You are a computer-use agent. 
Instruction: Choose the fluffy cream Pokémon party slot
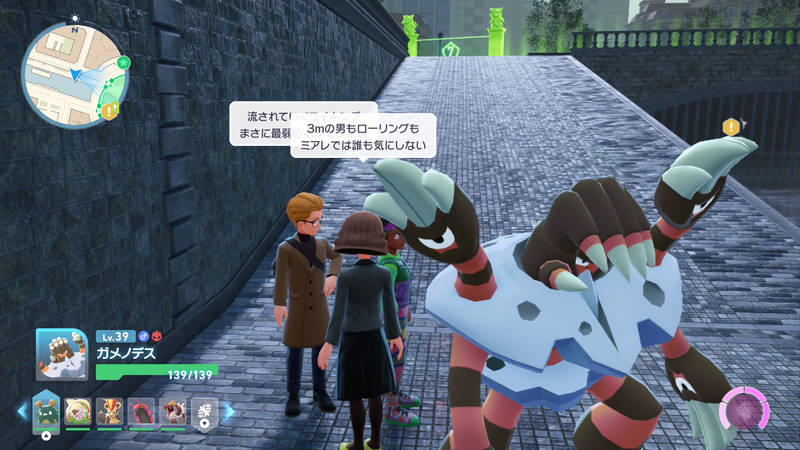(79, 410)
